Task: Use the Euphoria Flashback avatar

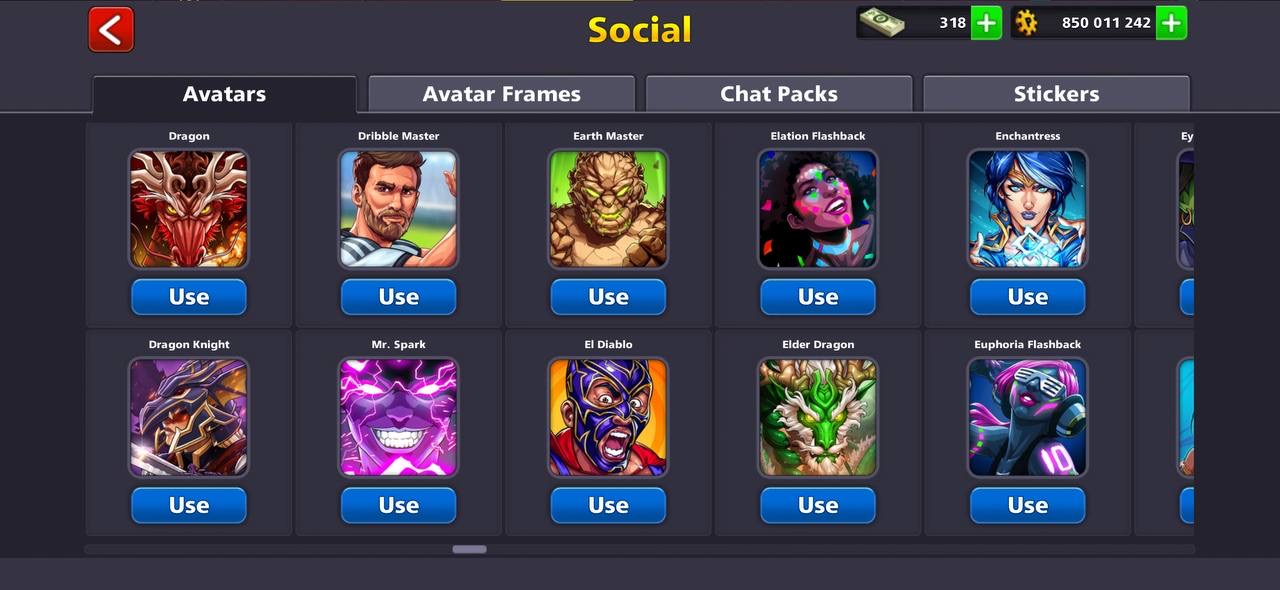Action: (1027, 505)
